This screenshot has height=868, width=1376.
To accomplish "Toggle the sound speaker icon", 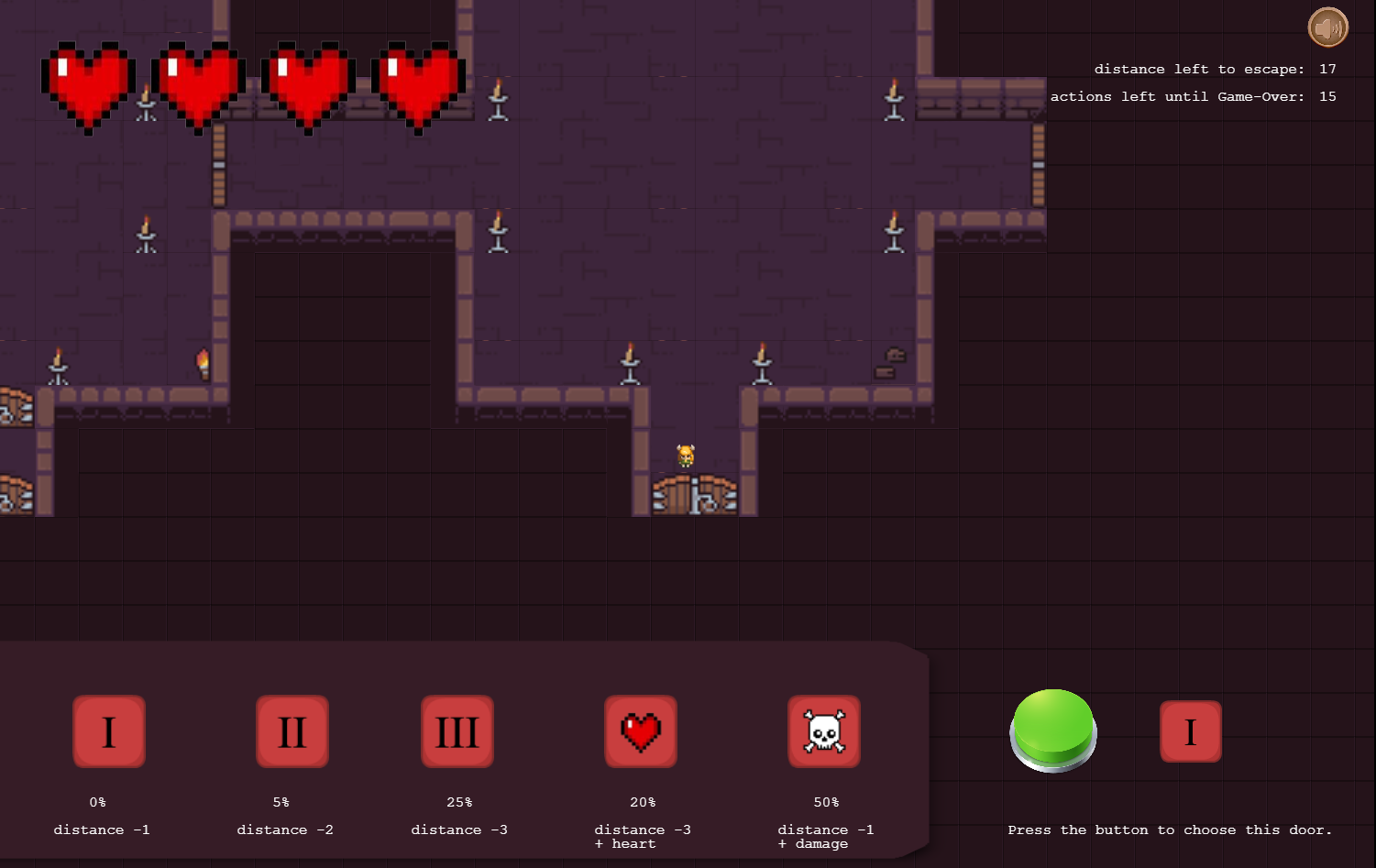I will pyautogui.click(x=1327, y=27).
